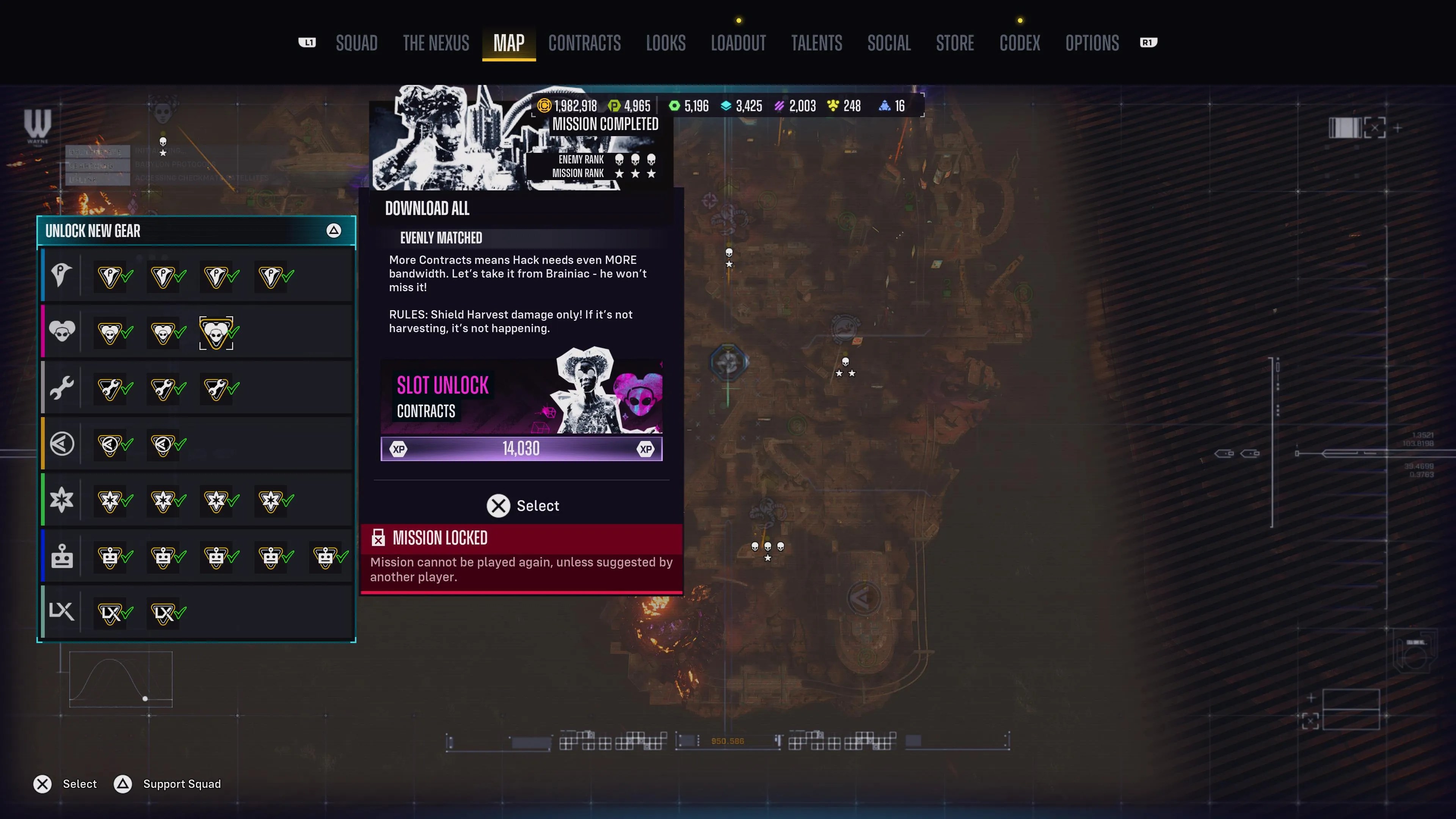Click the wrench character gear icon in sidebar
Image resolution: width=1456 pixels, height=819 pixels.
click(61, 388)
